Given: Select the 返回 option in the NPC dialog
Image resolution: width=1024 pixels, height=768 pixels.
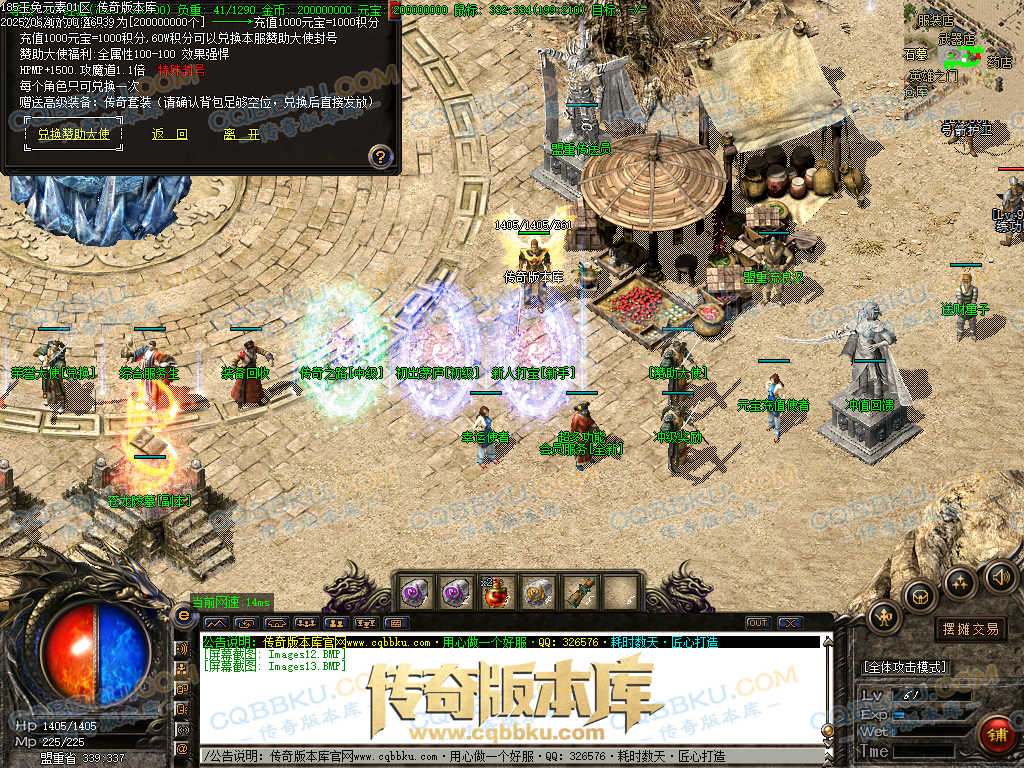Looking at the screenshot, I should pyautogui.click(x=169, y=134).
